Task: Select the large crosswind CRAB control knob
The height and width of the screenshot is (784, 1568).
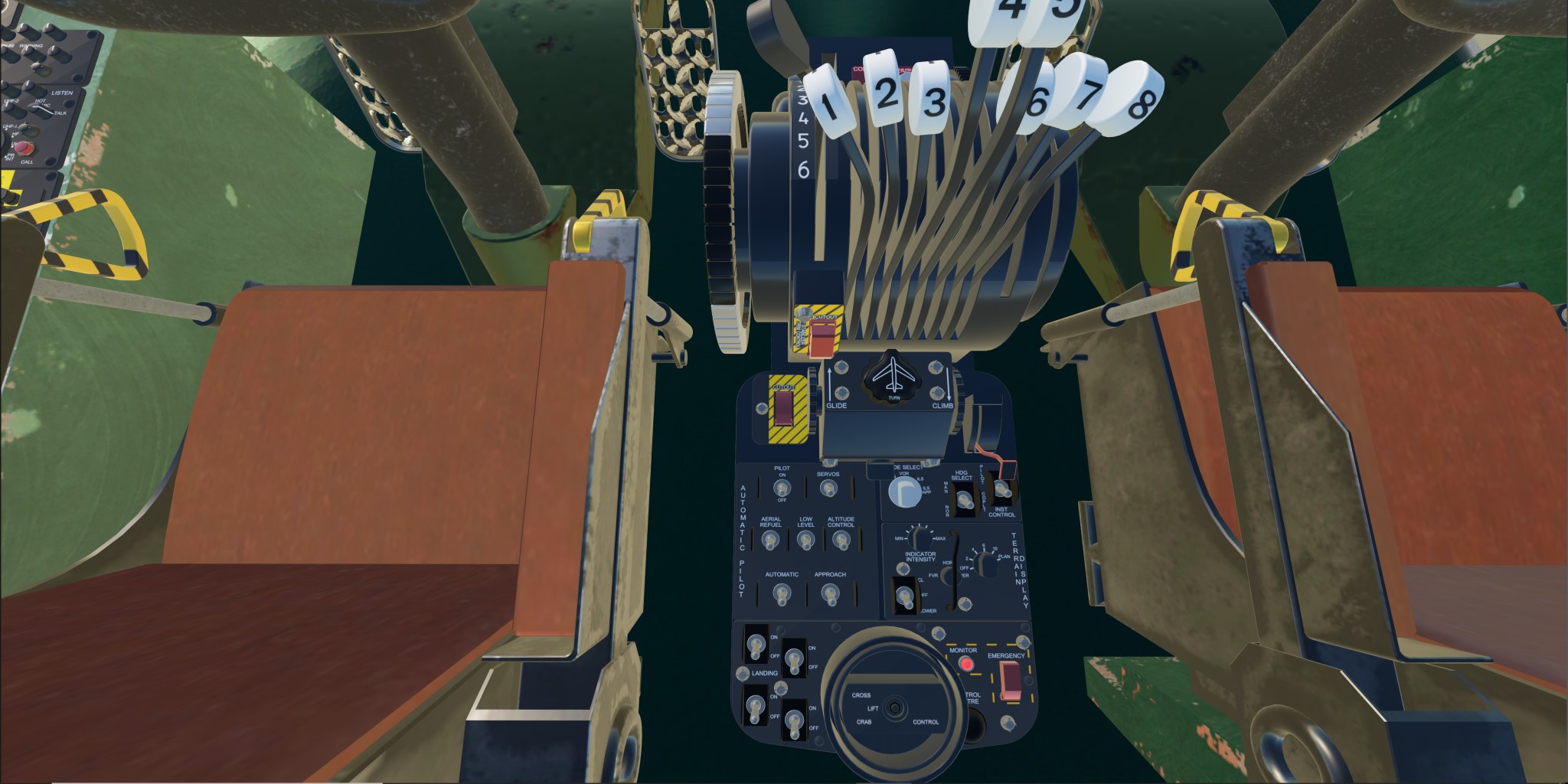Action: [893, 707]
